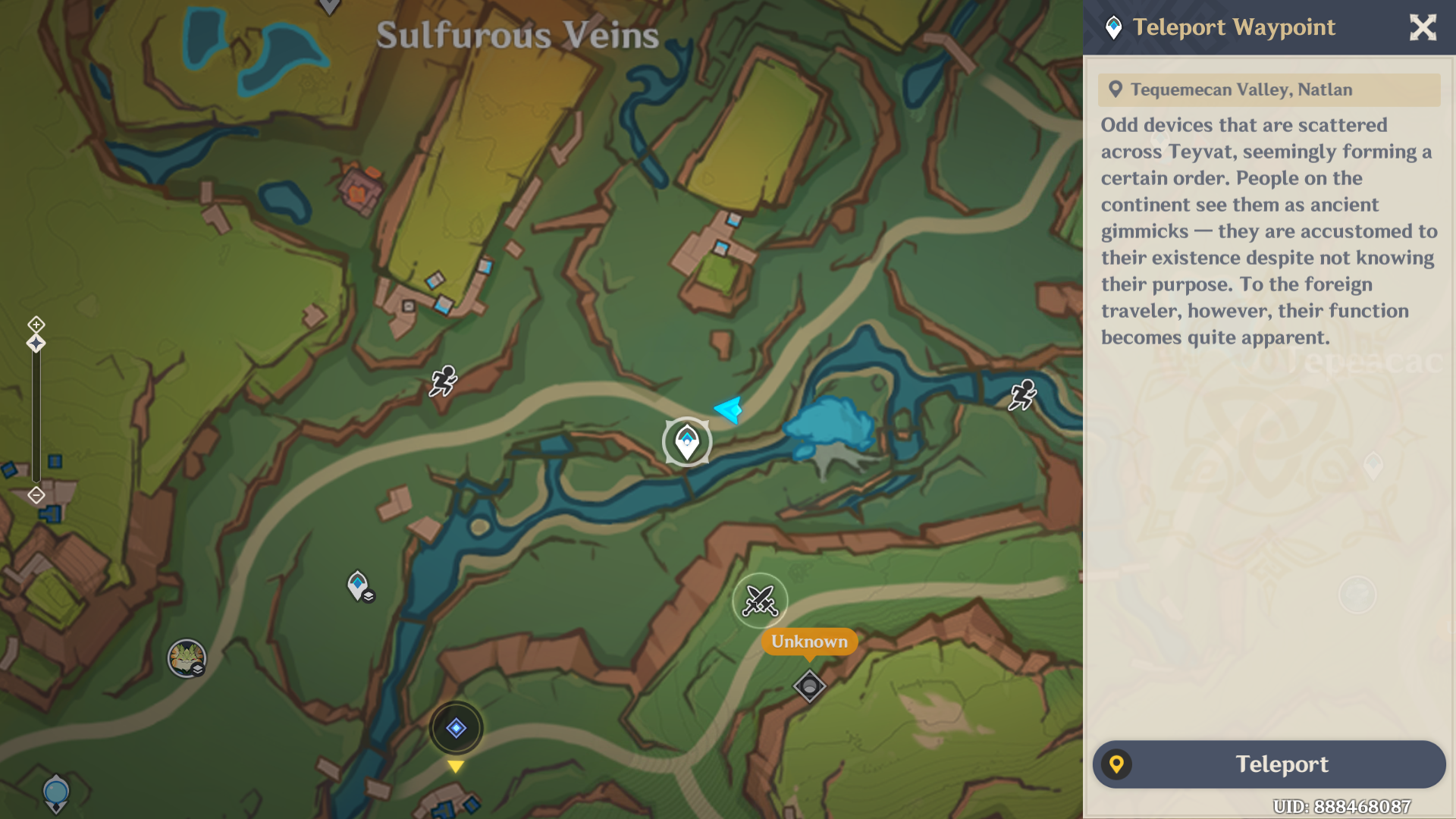Select the smaller teleport waypoint icon west of the river
Screen dimensions: 1456x819
[x=356, y=584]
